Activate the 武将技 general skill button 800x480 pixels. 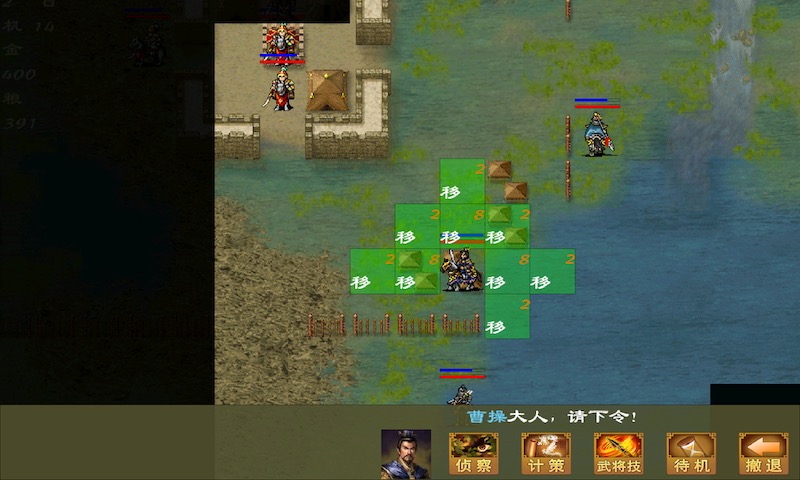click(x=619, y=453)
